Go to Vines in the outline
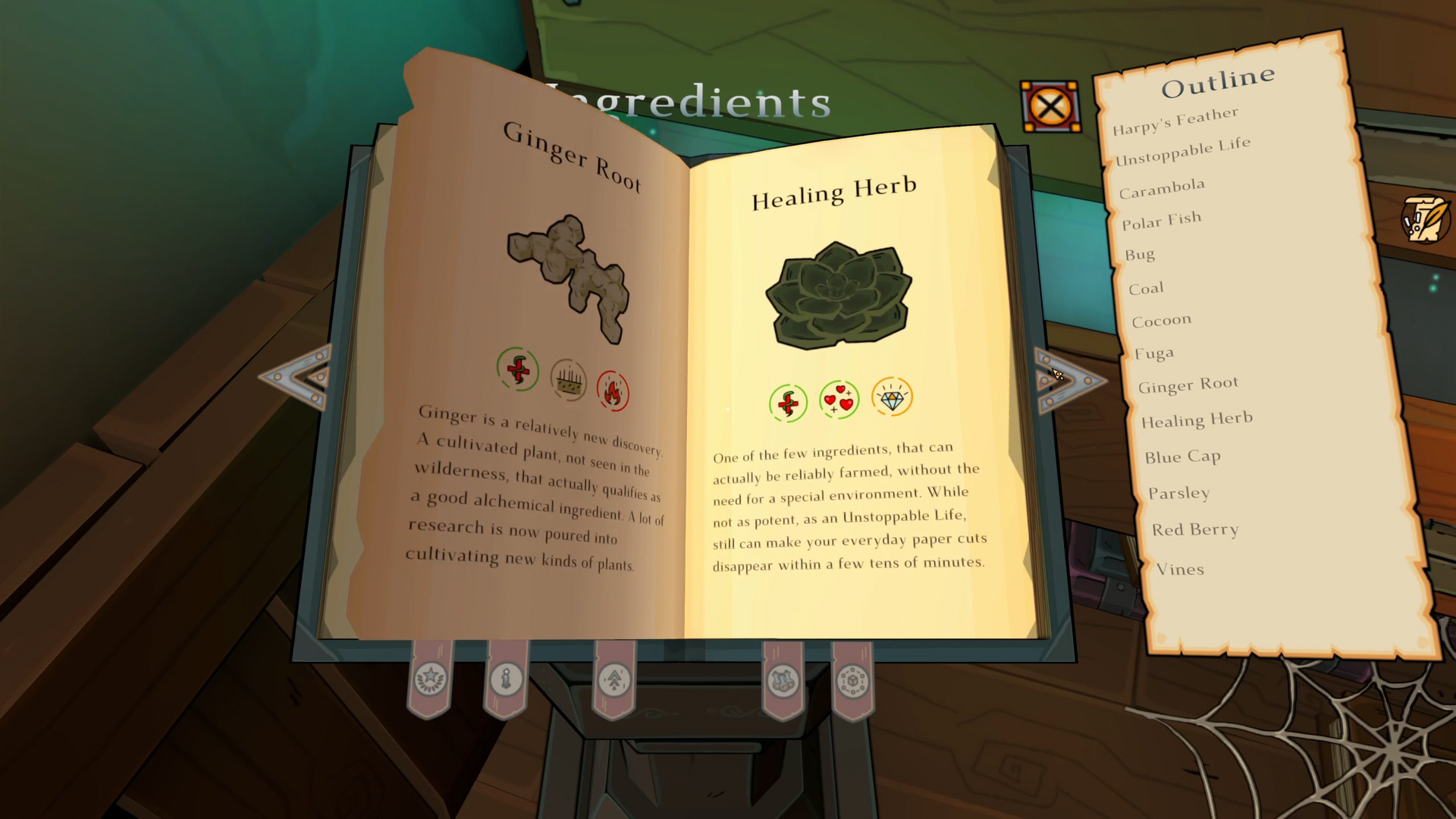The width and height of the screenshot is (1456, 819). click(1180, 569)
